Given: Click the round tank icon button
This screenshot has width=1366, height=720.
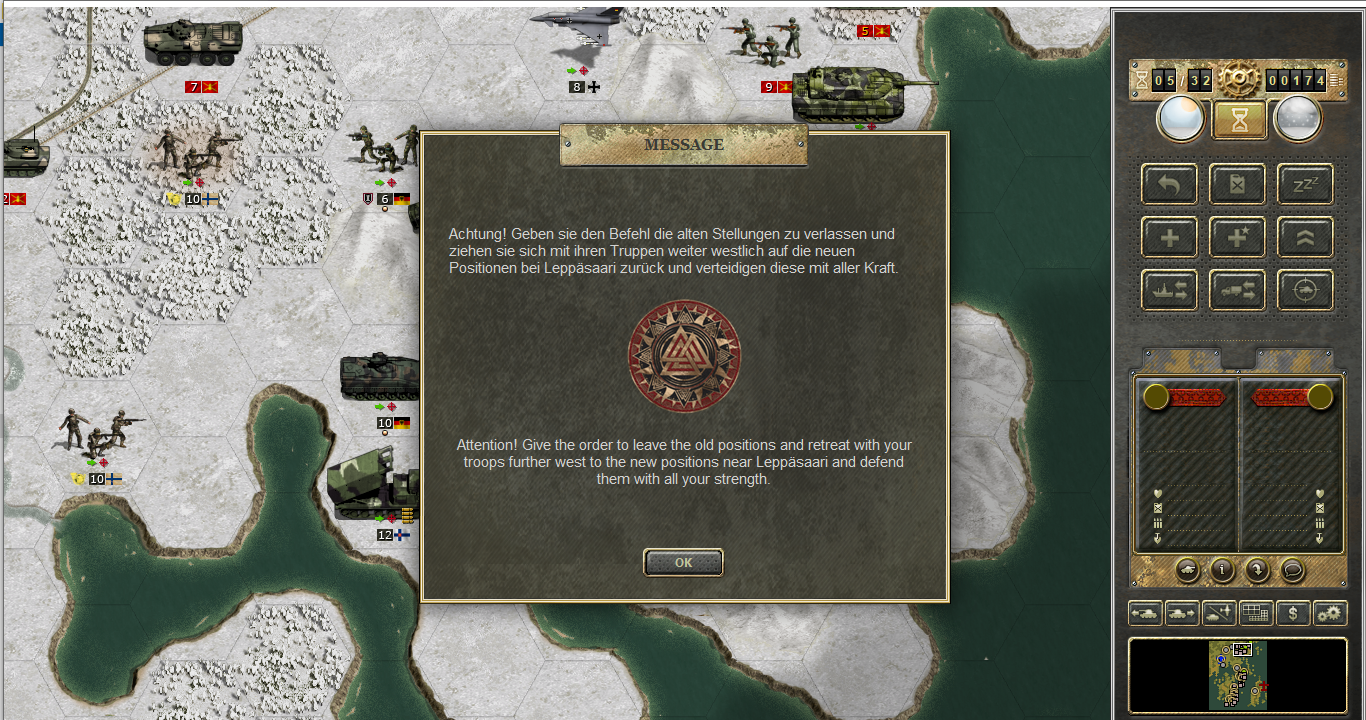Looking at the screenshot, I should [x=1187, y=569].
